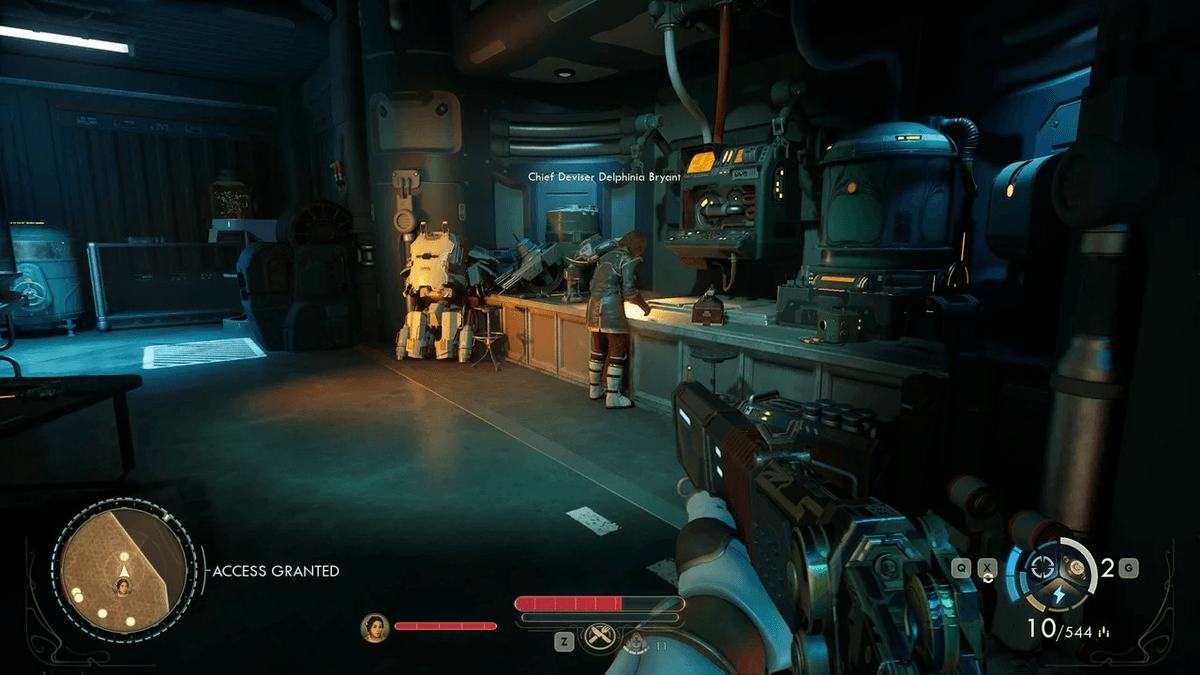Activate the lightning bolt segment of the wheel

pyautogui.click(x=1058, y=596)
